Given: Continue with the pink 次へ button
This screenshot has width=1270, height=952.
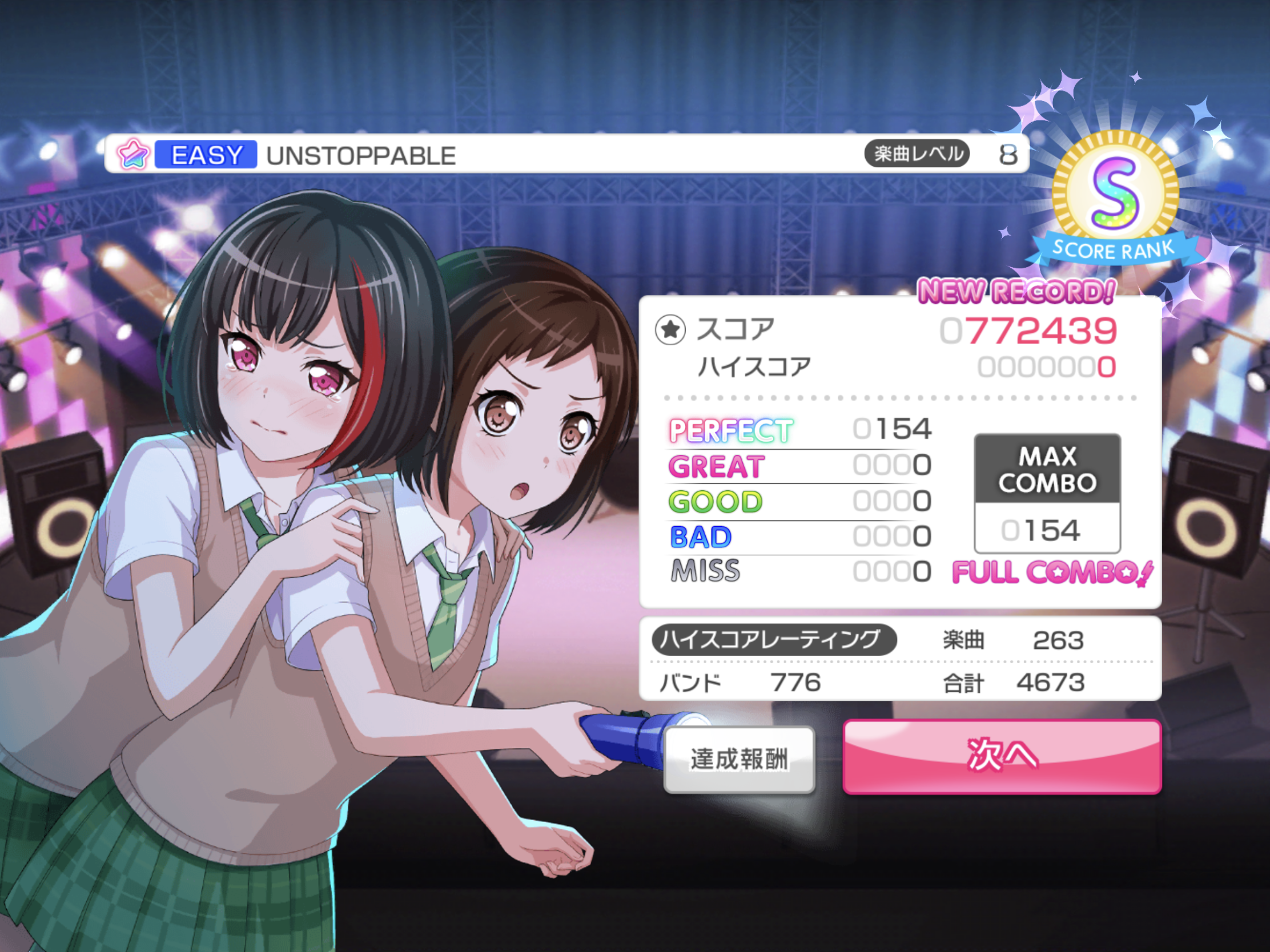Looking at the screenshot, I should (1002, 756).
